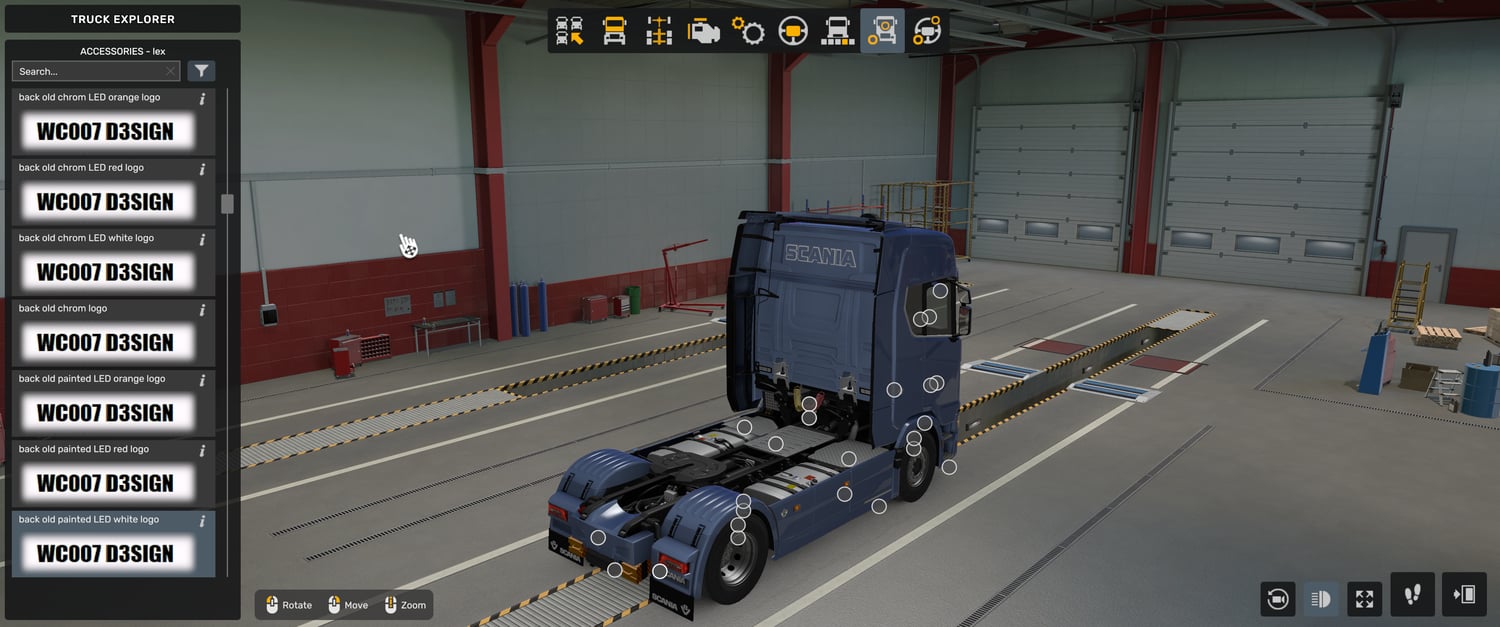
Task: Pick back old chrom LED white logo
Action: tap(106, 272)
